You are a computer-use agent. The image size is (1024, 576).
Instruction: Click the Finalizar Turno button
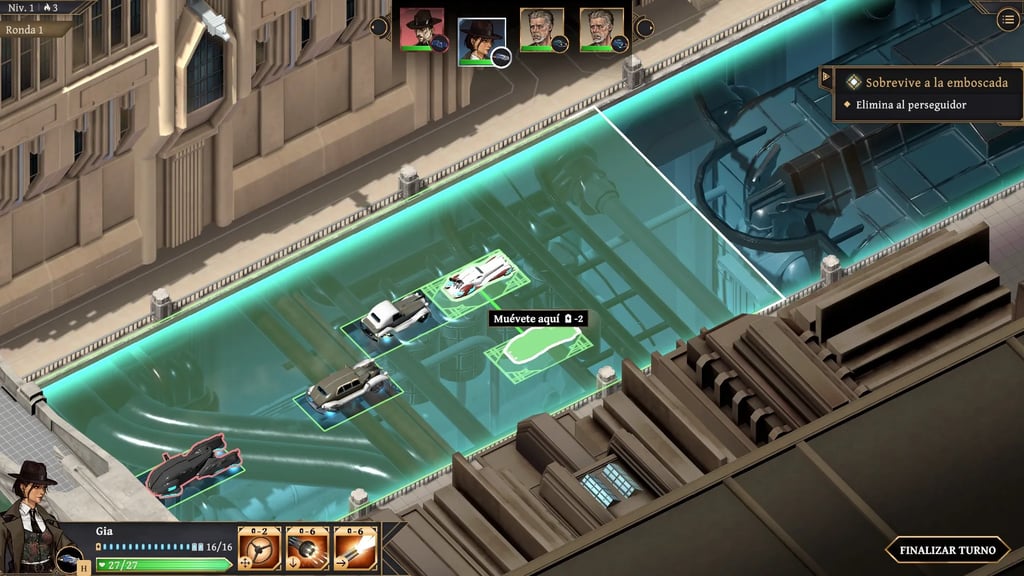tap(946, 549)
